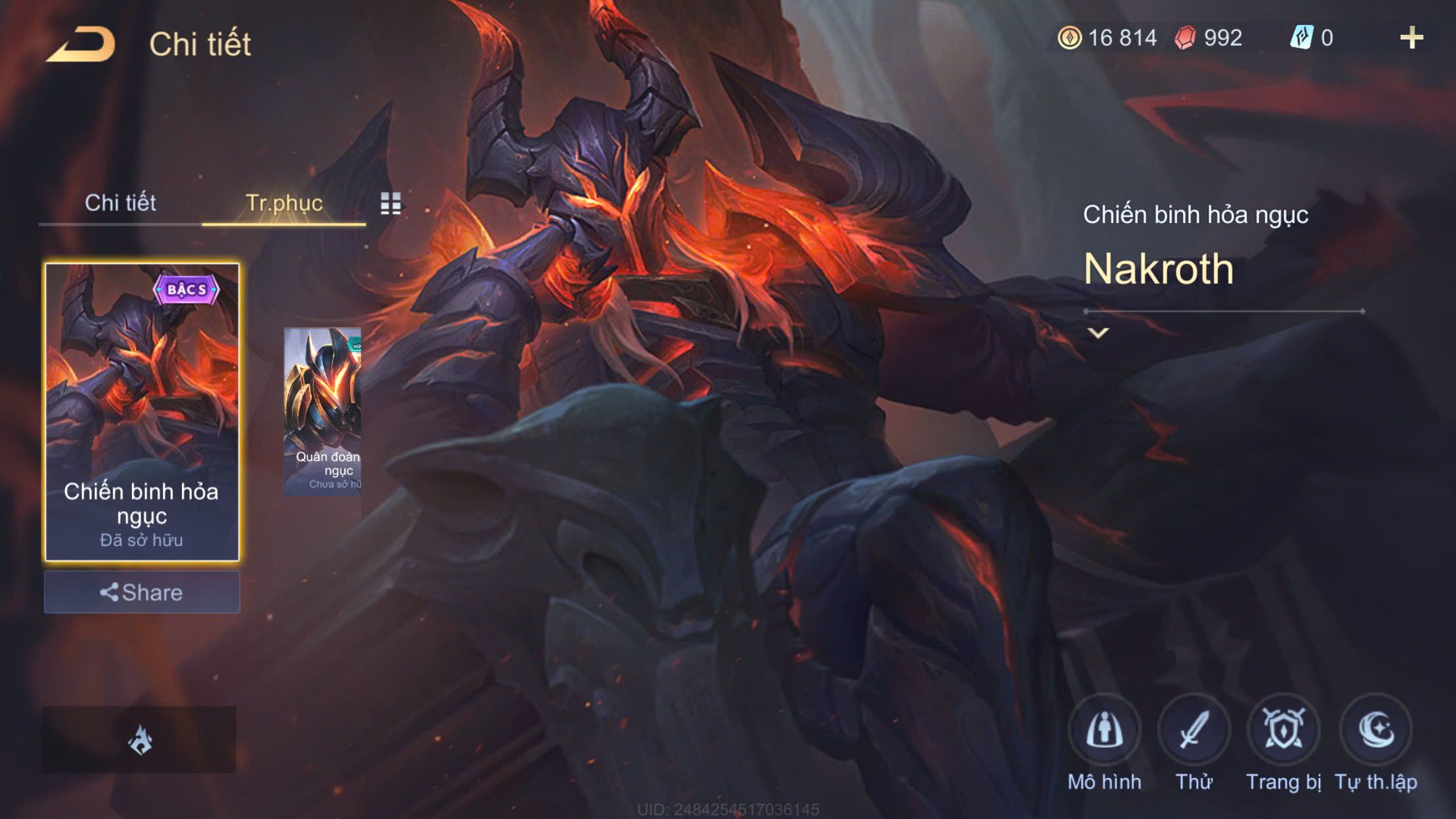The width and height of the screenshot is (1456, 819).
Task: Open Tự th.lập custom settings
Action: [1376, 731]
